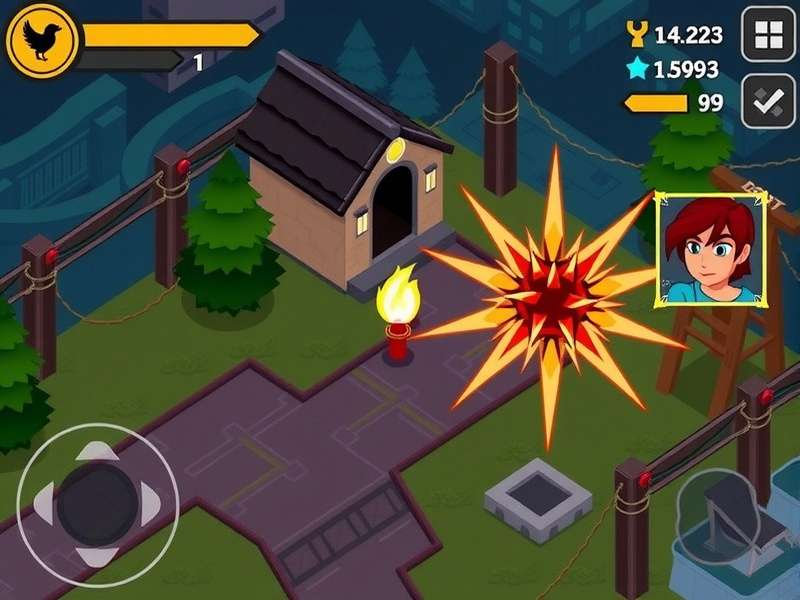Open the four-square grid menu button

[768, 35]
